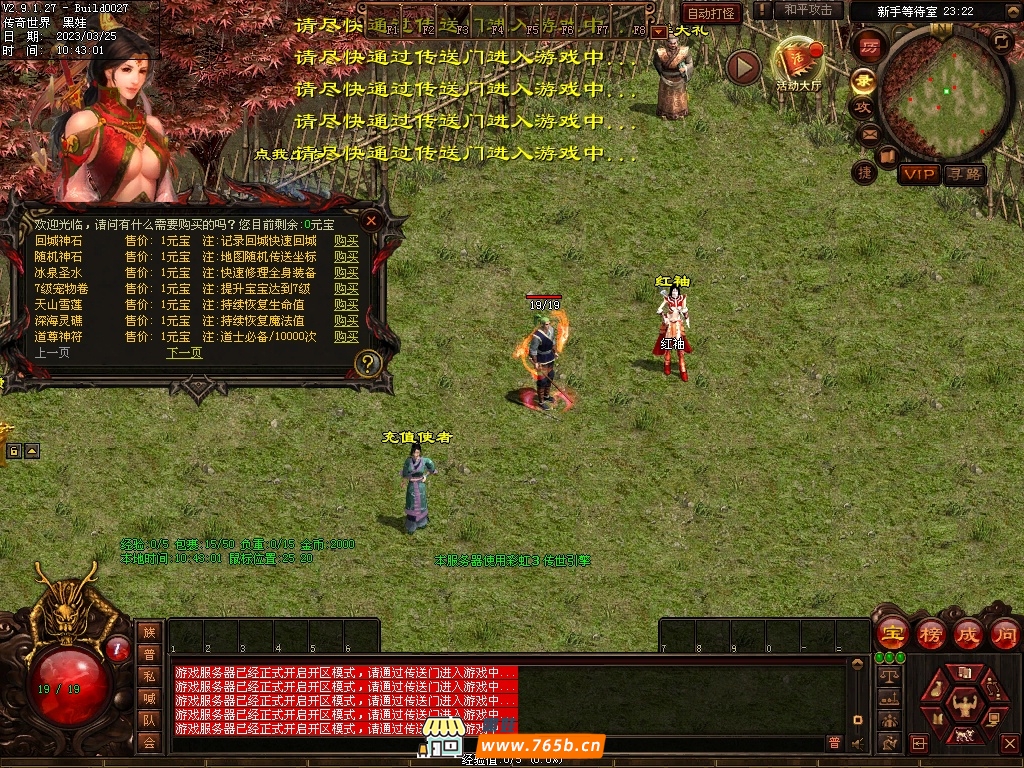
Task: Mute sound with the speaker icon
Action: click(x=857, y=743)
